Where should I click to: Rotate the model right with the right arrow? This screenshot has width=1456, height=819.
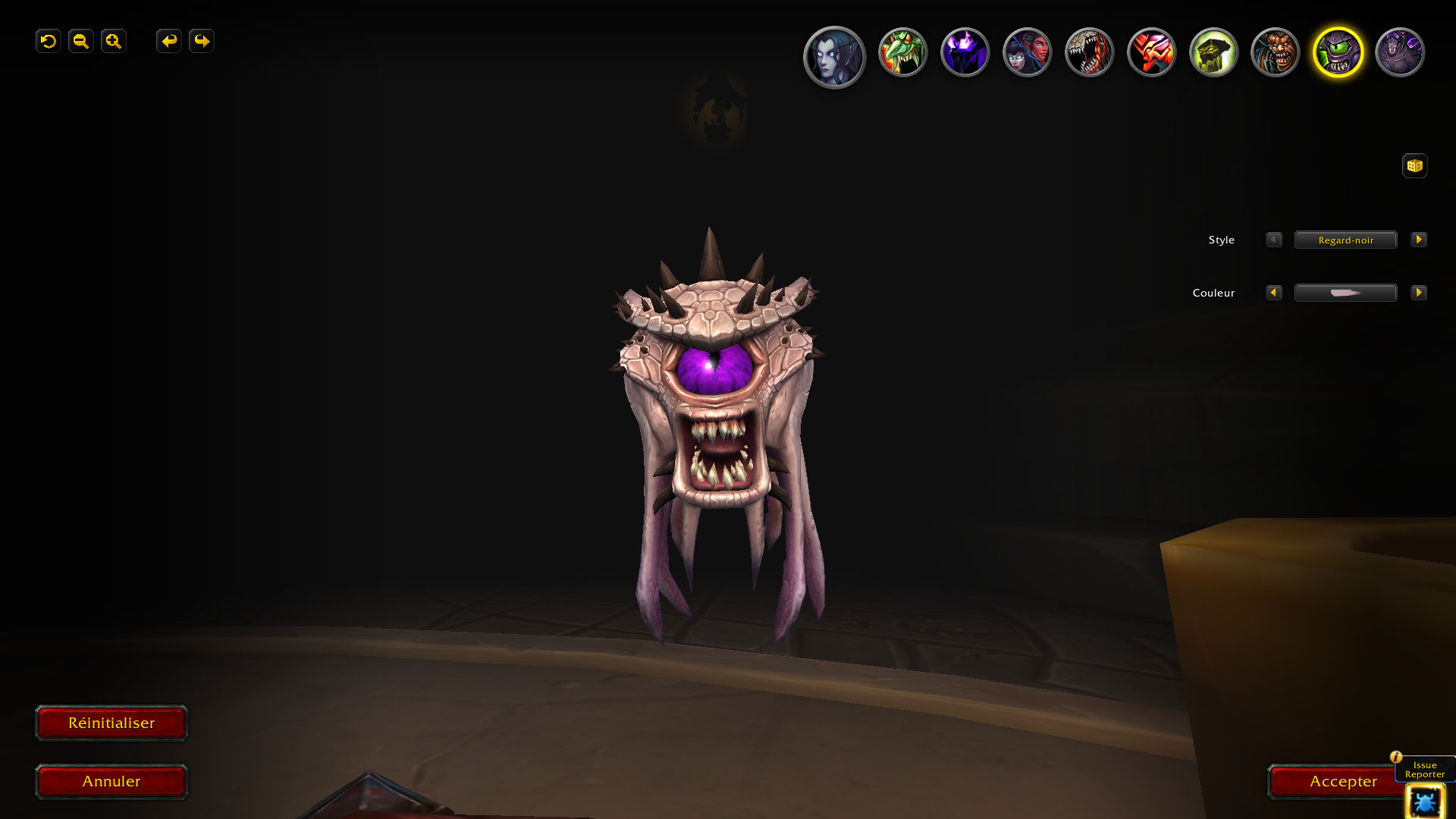point(202,41)
